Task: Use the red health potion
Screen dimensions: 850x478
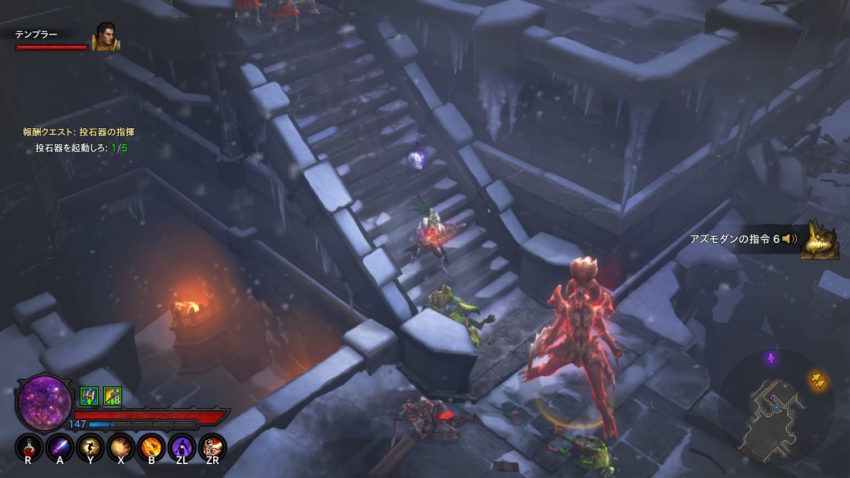Action: (x=27, y=446)
